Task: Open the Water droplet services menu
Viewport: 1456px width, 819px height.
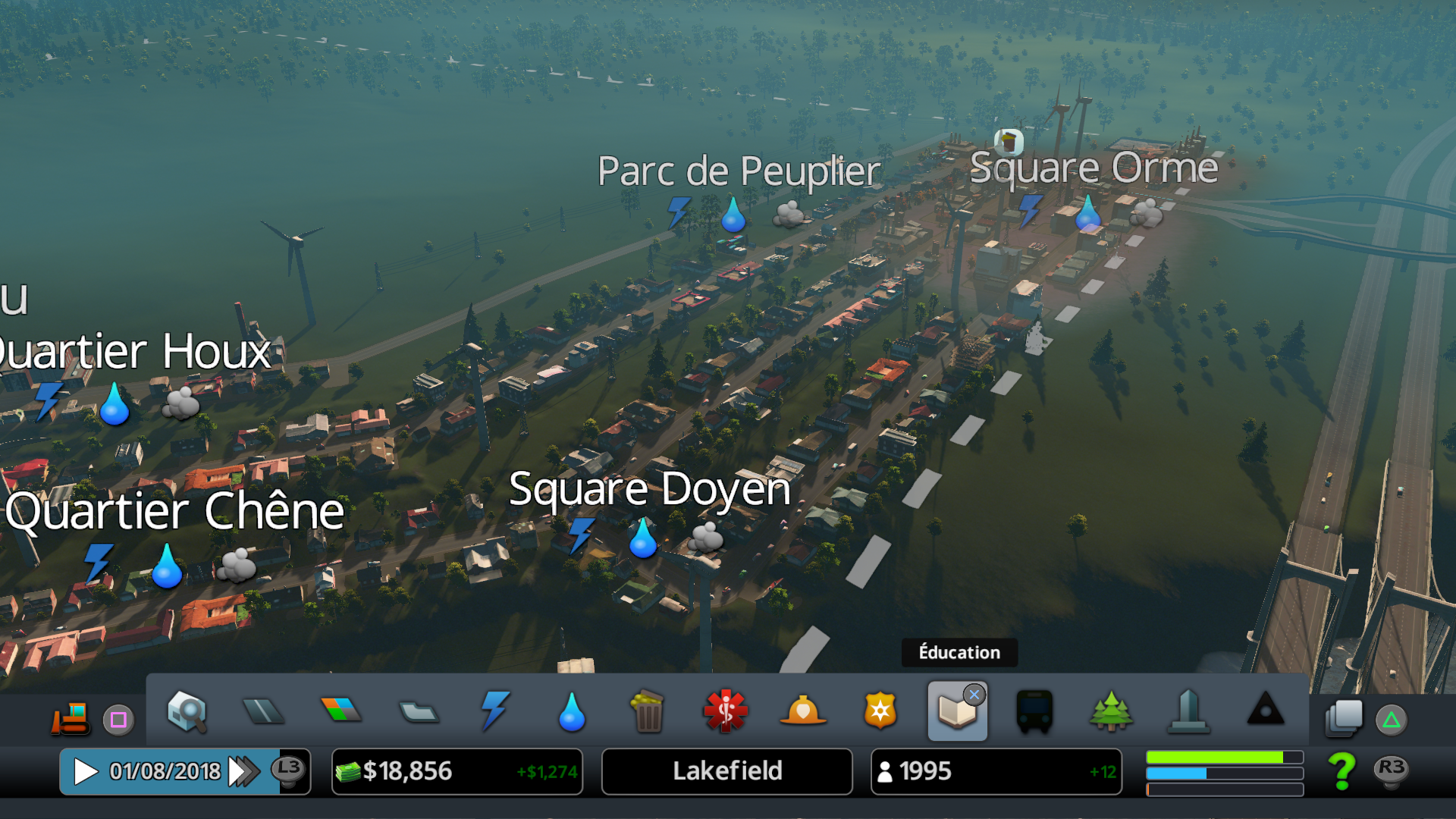Action: tap(572, 711)
